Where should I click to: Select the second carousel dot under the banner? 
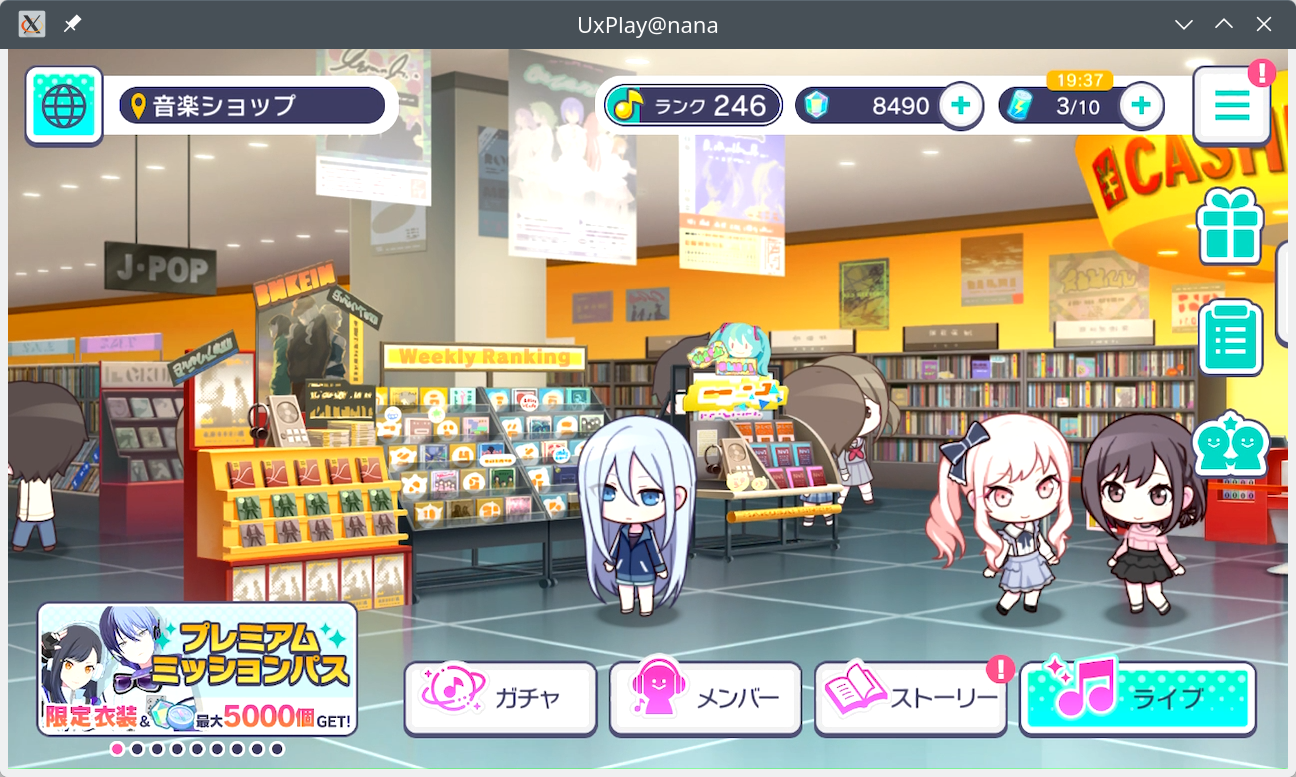coord(137,747)
